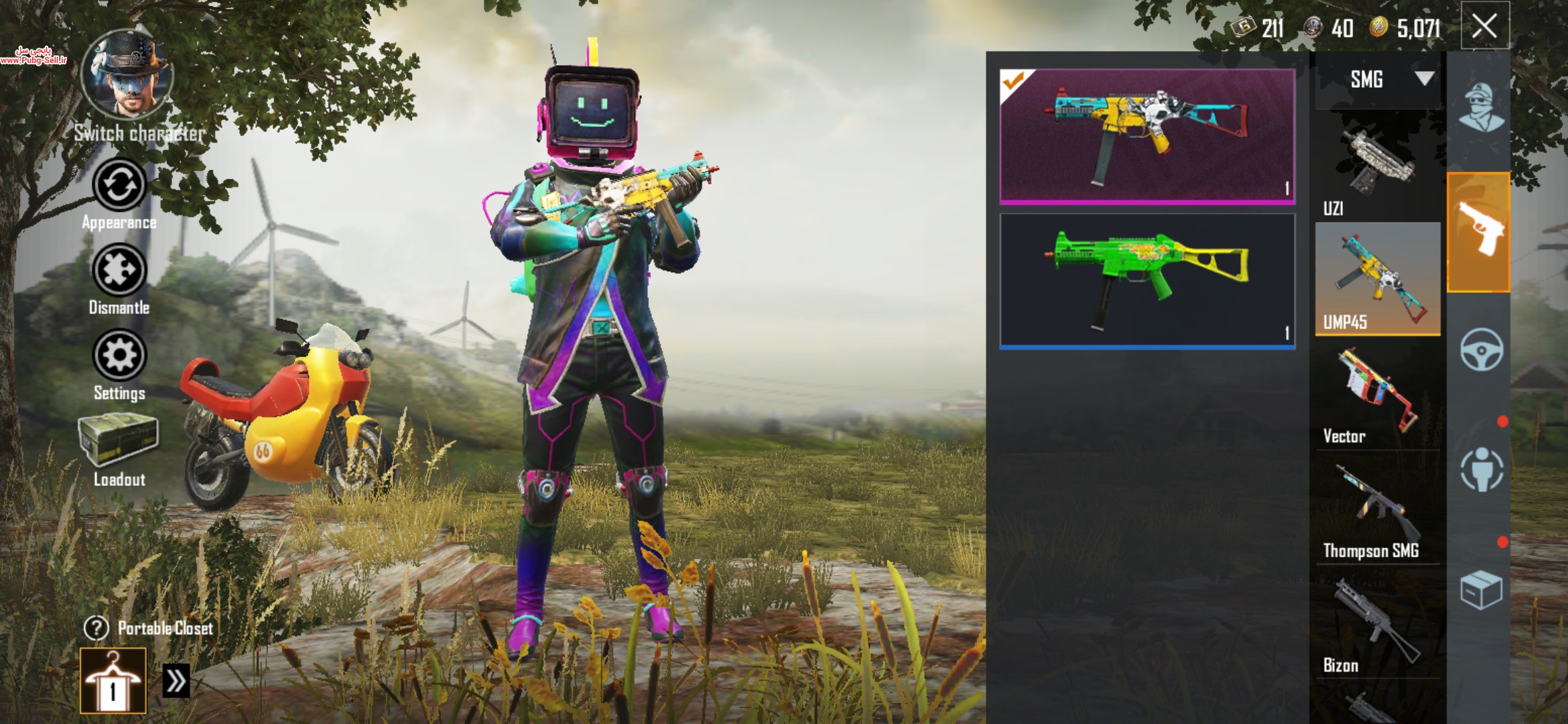Show Portable Closet help question mark
Image resolution: width=1568 pixels, height=724 pixels.
96,628
